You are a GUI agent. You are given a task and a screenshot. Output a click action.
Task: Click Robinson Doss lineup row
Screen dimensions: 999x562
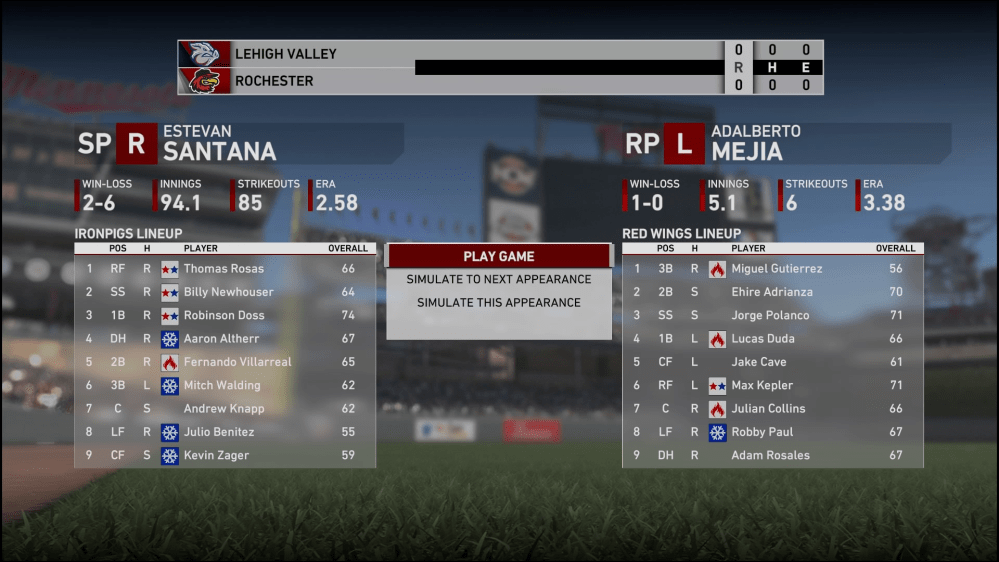(224, 315)
